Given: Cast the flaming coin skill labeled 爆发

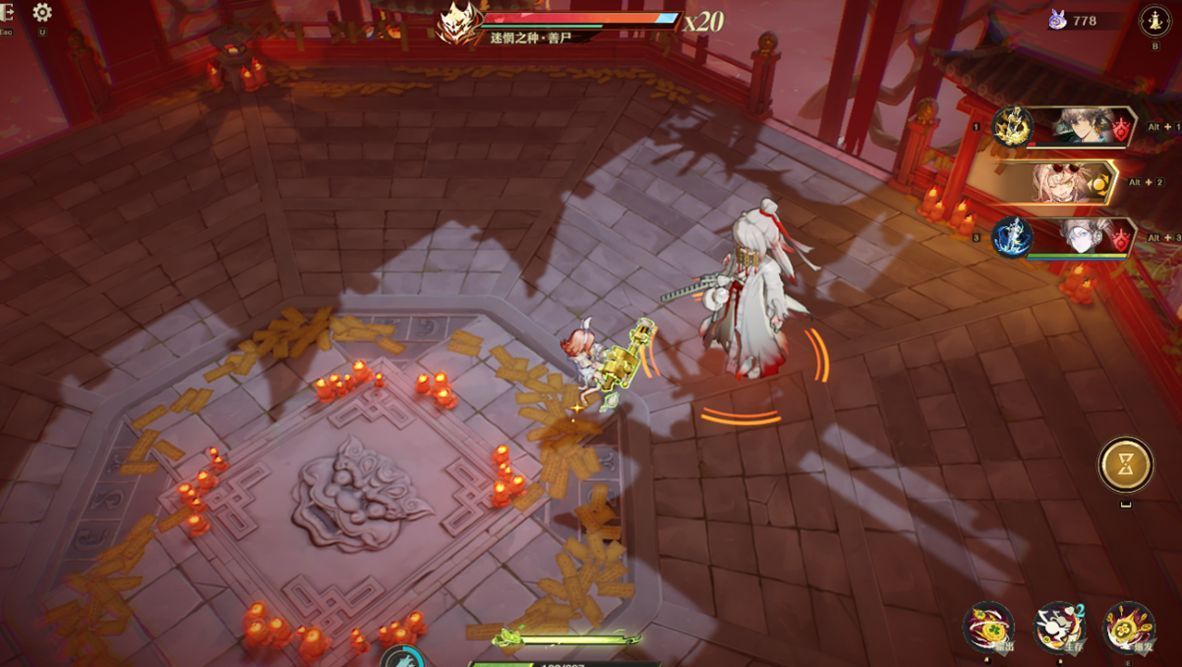Looking at the screenshot, I should pyautogui.click(x=1128, y=627).
